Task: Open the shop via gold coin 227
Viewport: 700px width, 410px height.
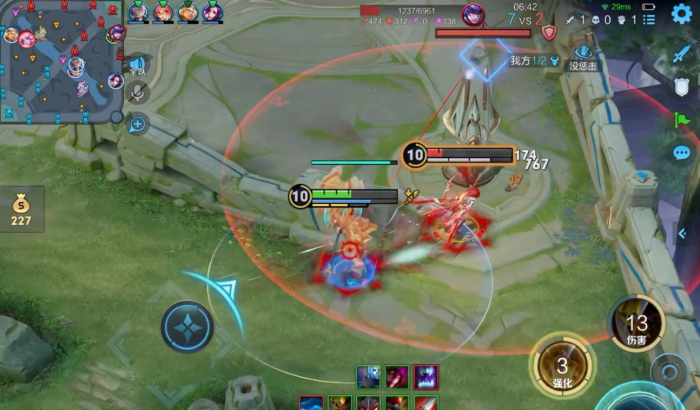Action: 22,210
